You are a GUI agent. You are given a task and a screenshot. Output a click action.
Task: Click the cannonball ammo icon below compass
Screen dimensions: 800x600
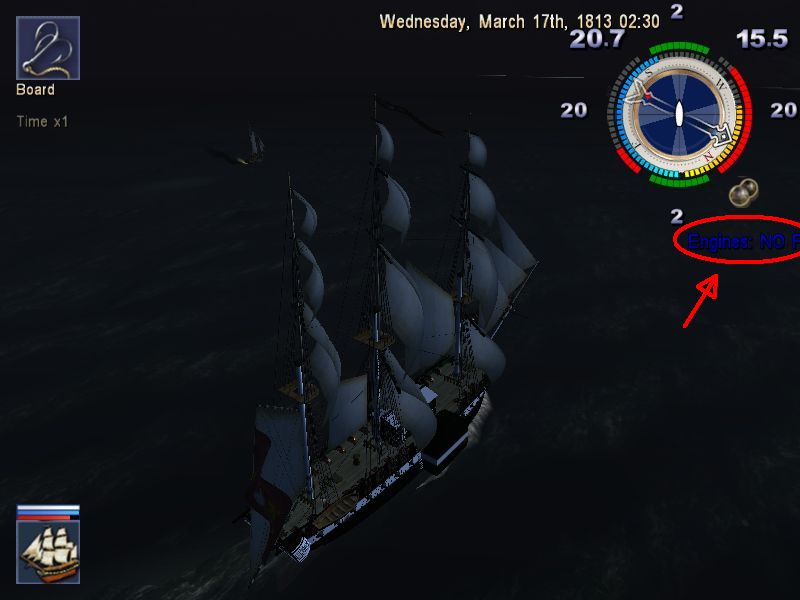(743, 191)
